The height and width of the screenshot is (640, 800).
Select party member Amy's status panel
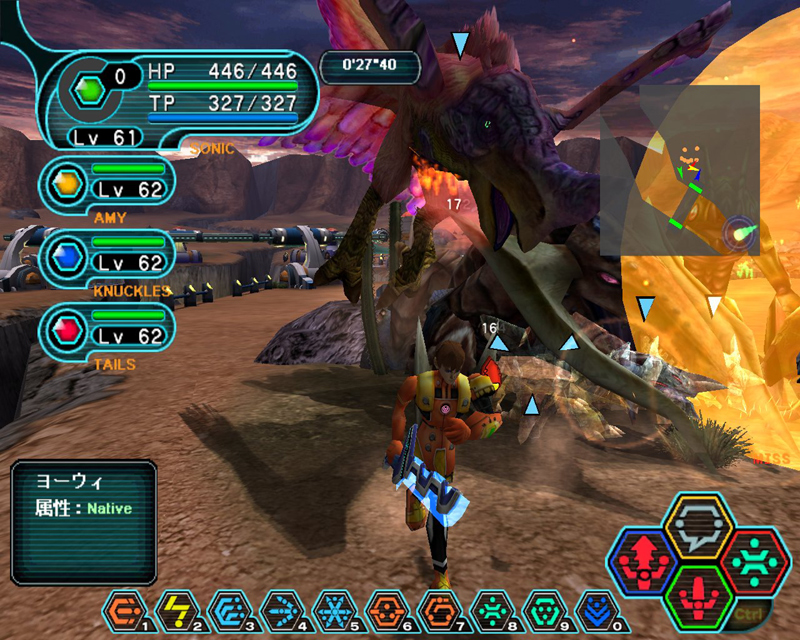tap(110, 181)
